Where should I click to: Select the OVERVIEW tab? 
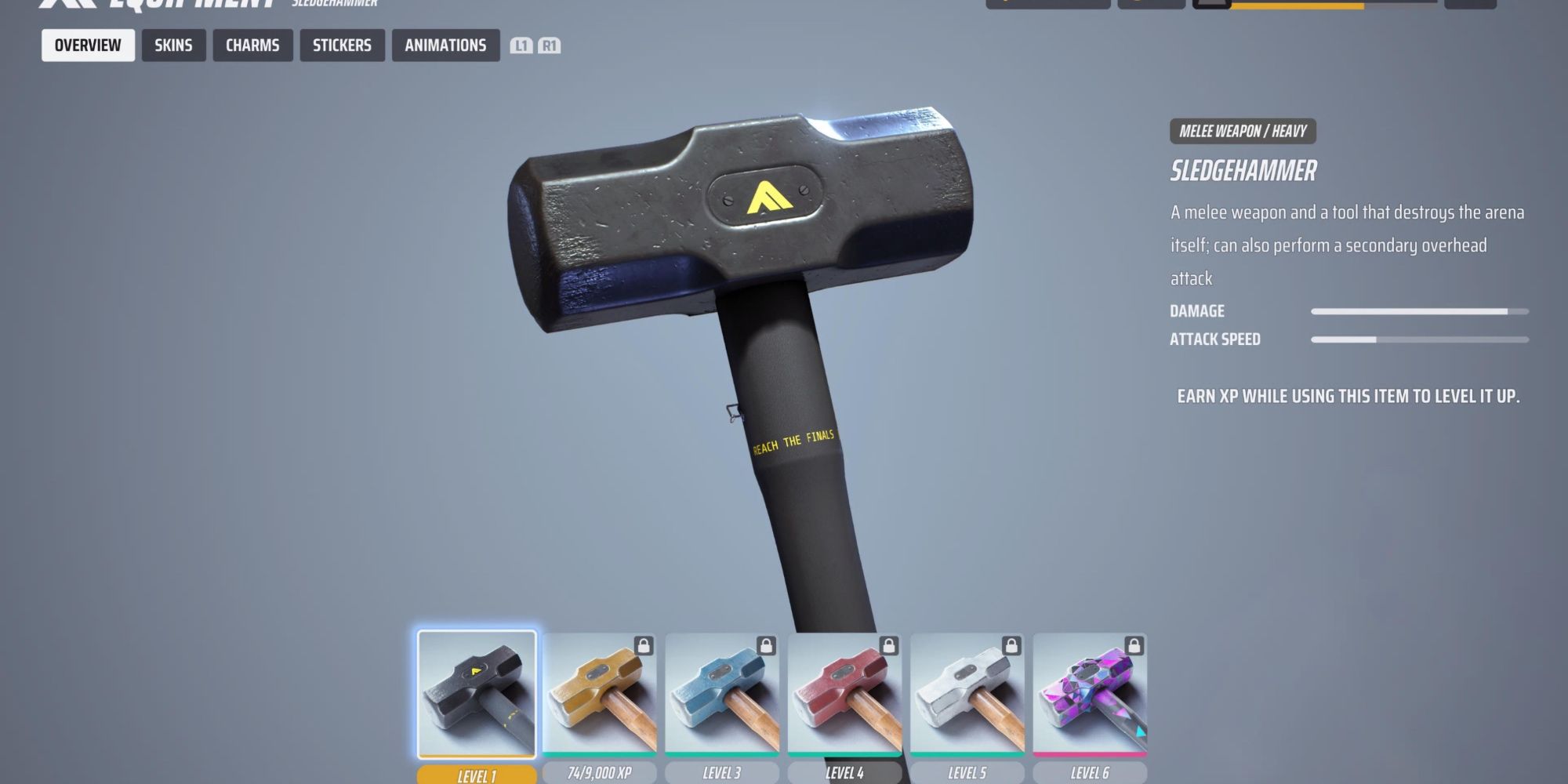[87, 45]
